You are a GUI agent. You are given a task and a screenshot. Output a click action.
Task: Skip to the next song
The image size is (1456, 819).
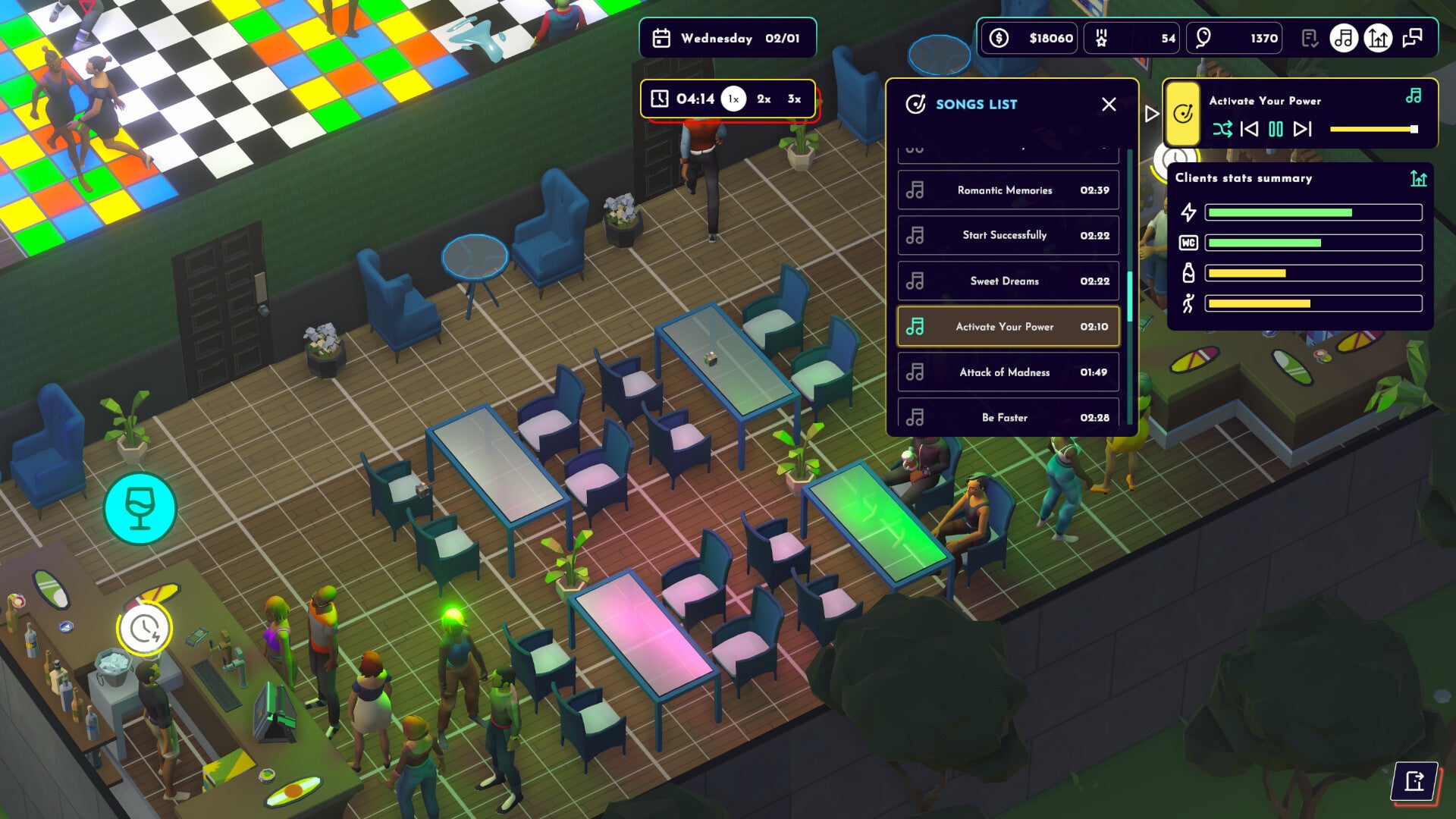coord(1302,130)
